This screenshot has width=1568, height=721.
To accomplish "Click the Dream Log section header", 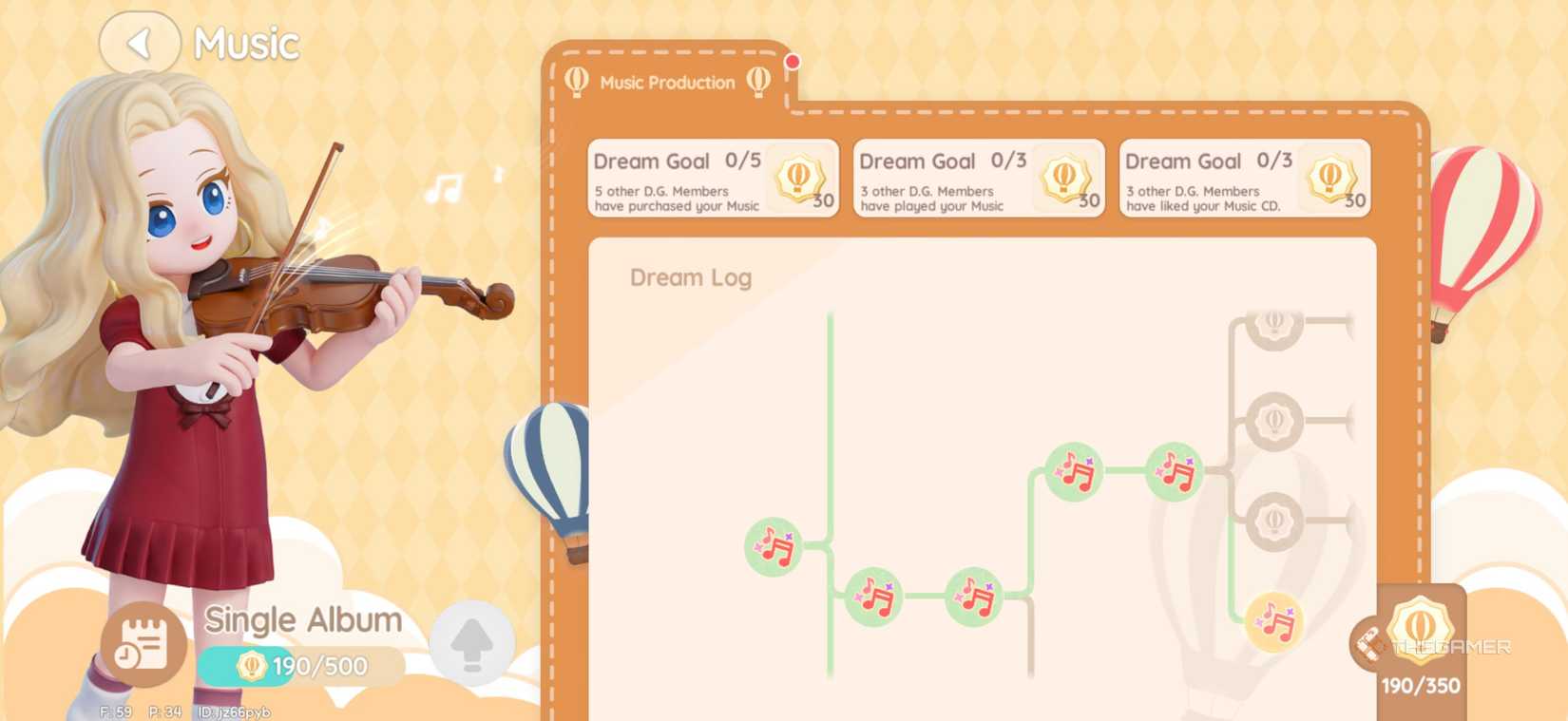I will (x=691, y=277).
